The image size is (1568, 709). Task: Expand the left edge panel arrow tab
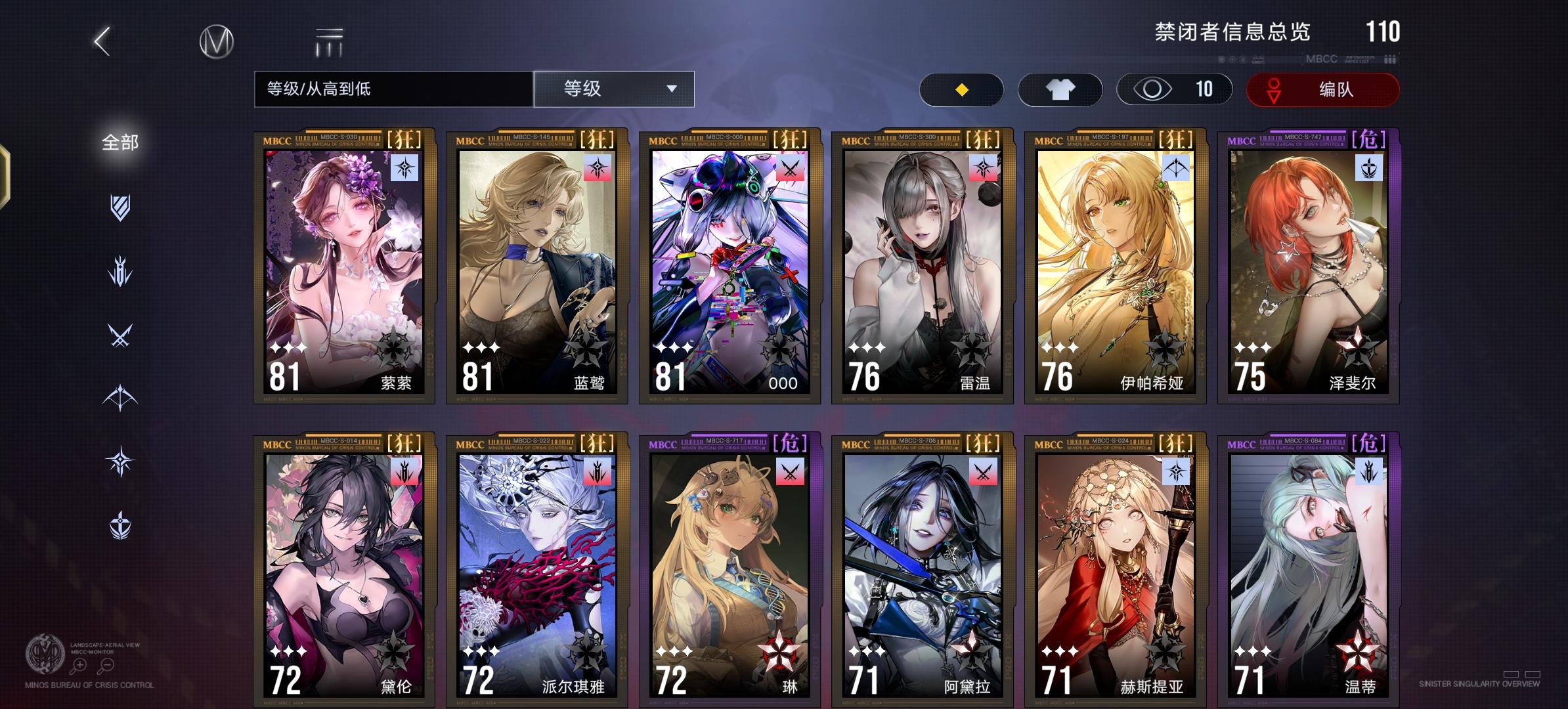pyautogui.click(x=7, y=176)
